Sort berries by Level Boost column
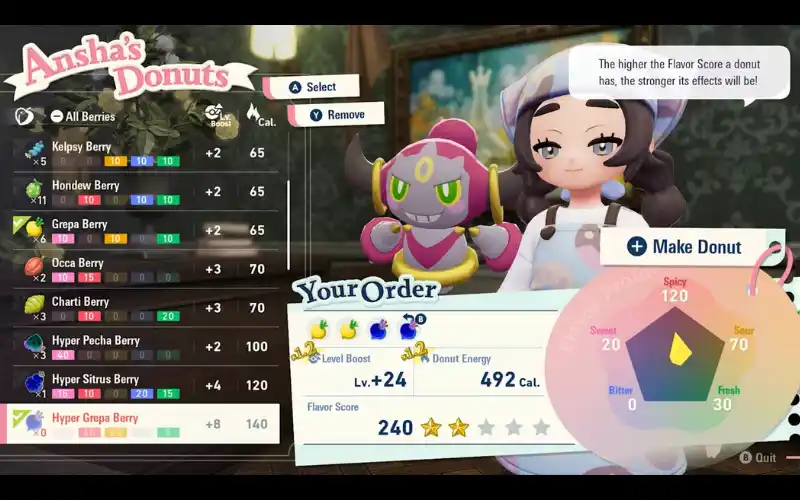Image resolution: width=800 pixels, height=500 pixels. (214, 114)
